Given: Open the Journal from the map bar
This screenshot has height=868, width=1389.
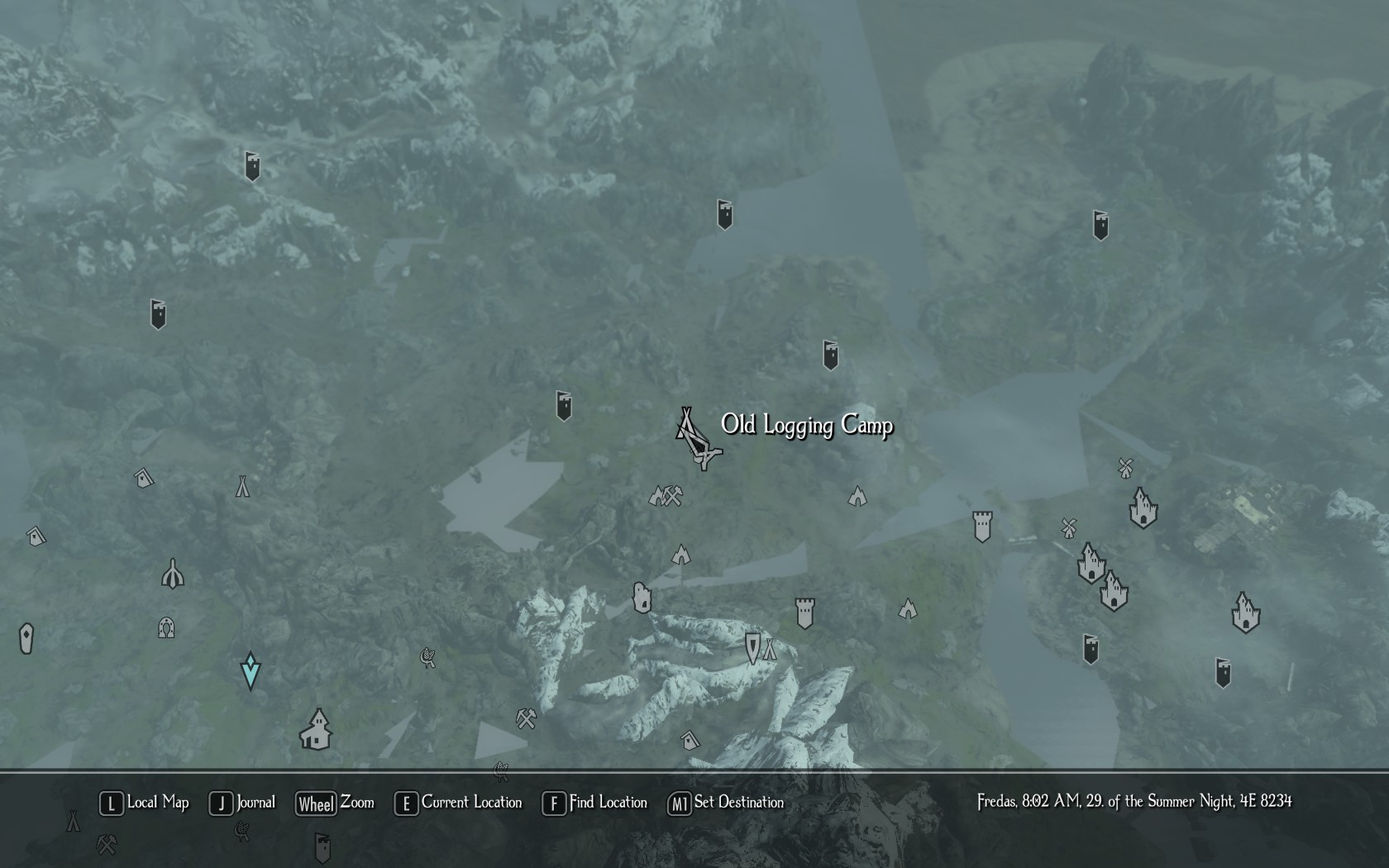Looking at the screenshot, I should [242, 803].
